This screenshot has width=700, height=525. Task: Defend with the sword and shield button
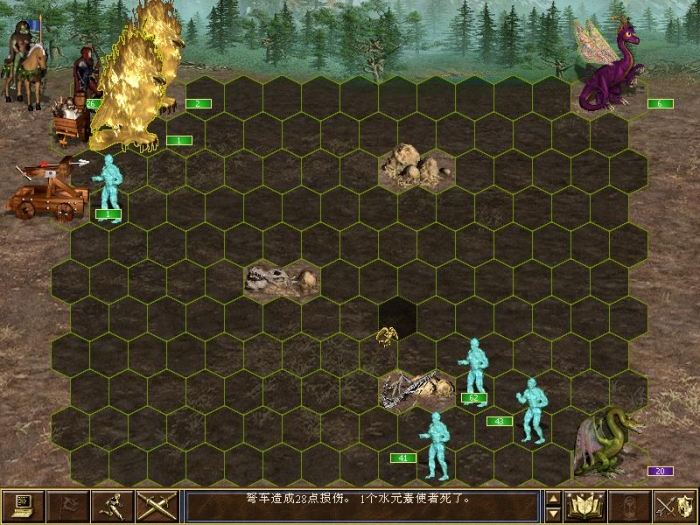(675, 506)
